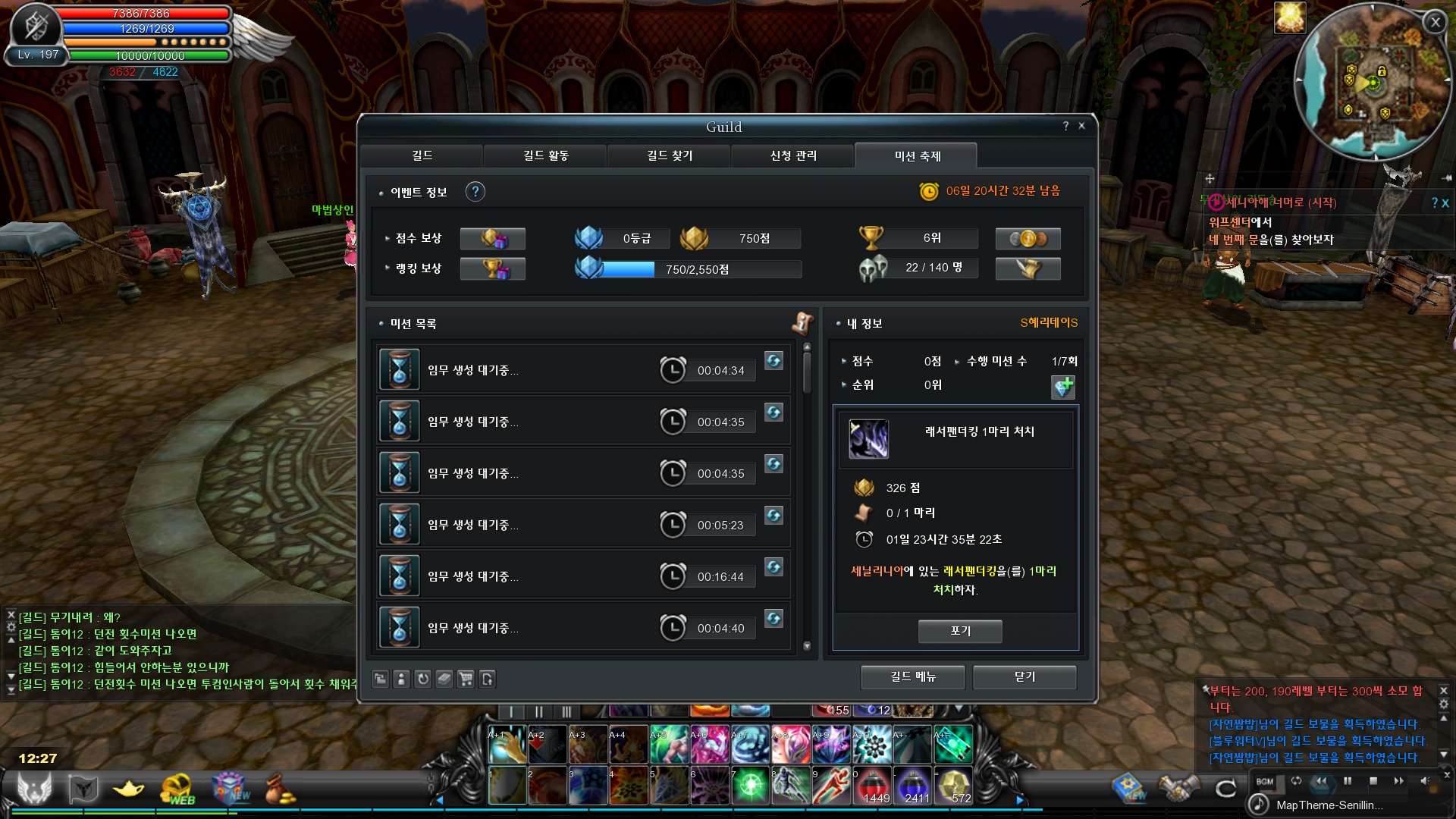Click the gold coins button beside ranking
Viewport: 1456px width, 819px height.
tap(1028, 239)
